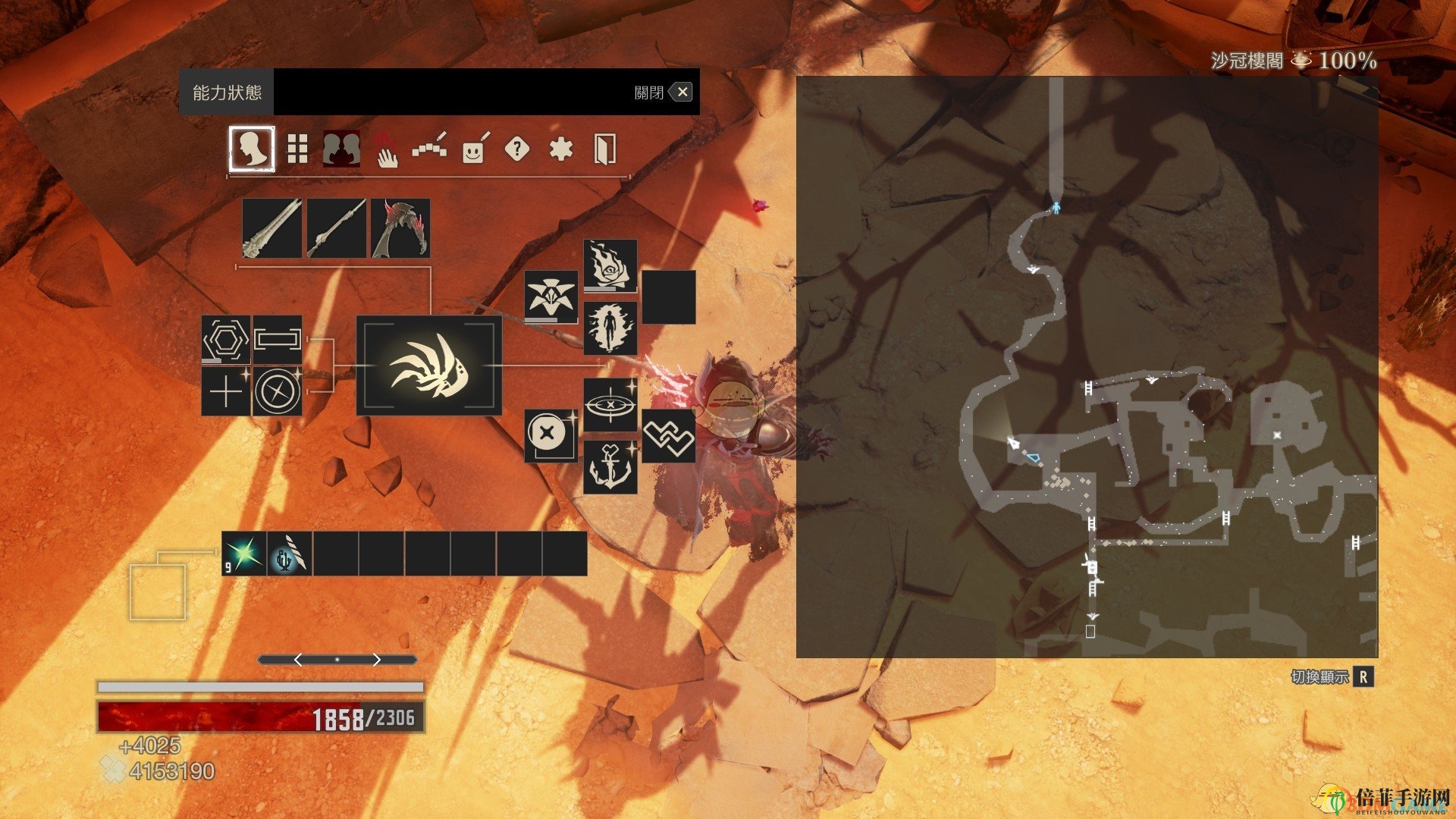Open the question mark help tab

tap(516, 149)
